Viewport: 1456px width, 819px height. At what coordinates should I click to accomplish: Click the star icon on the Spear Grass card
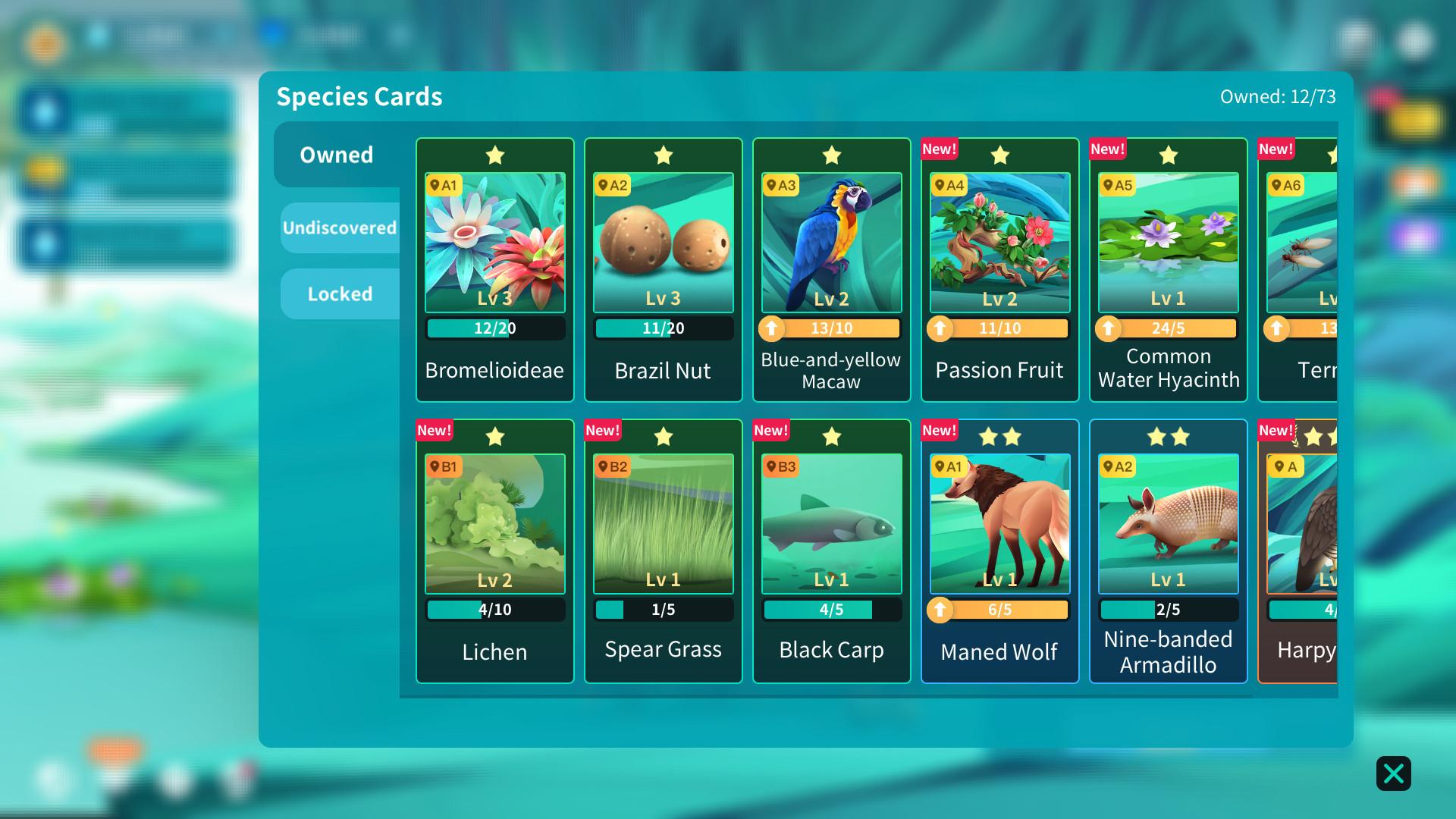coord(663,437)
